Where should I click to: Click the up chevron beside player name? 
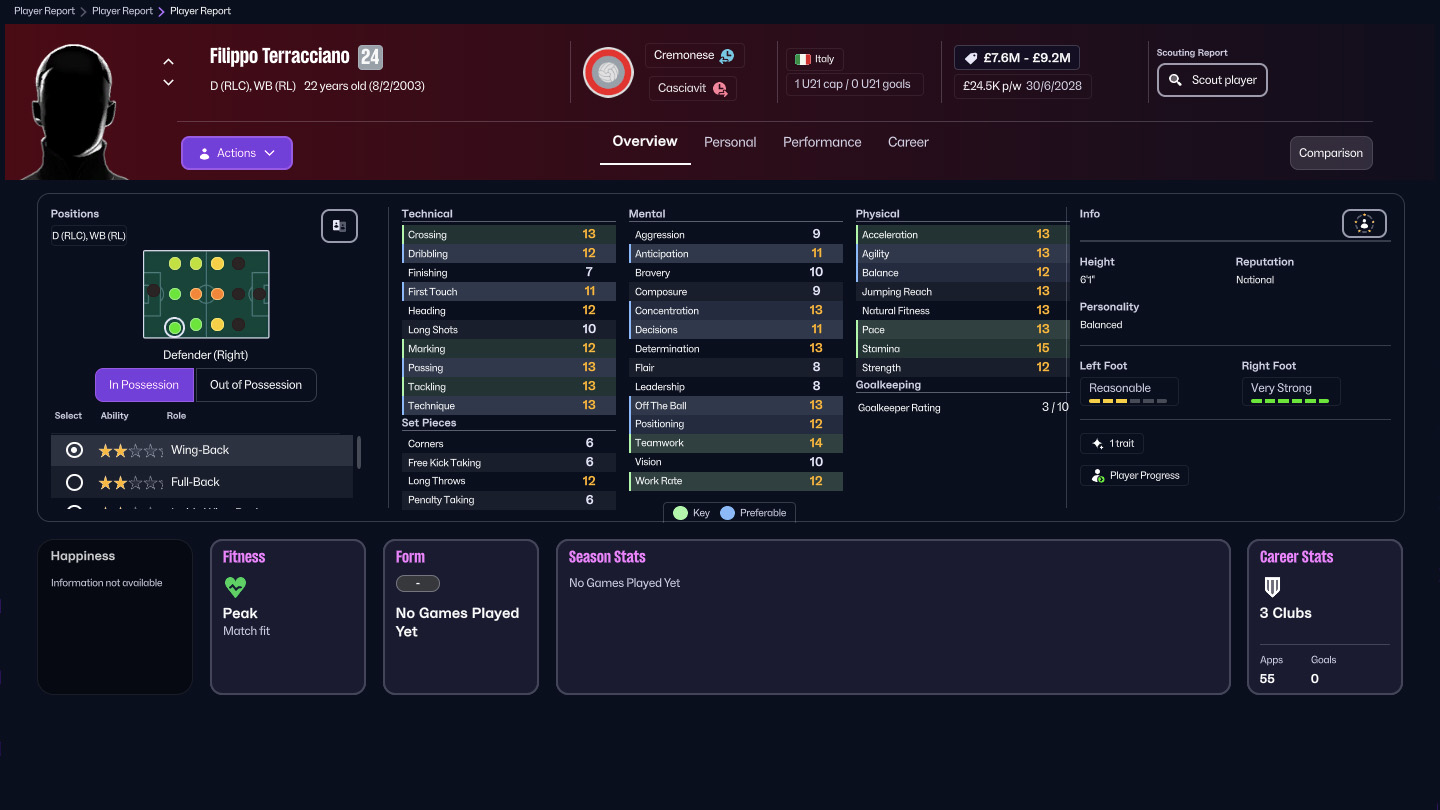168,60
